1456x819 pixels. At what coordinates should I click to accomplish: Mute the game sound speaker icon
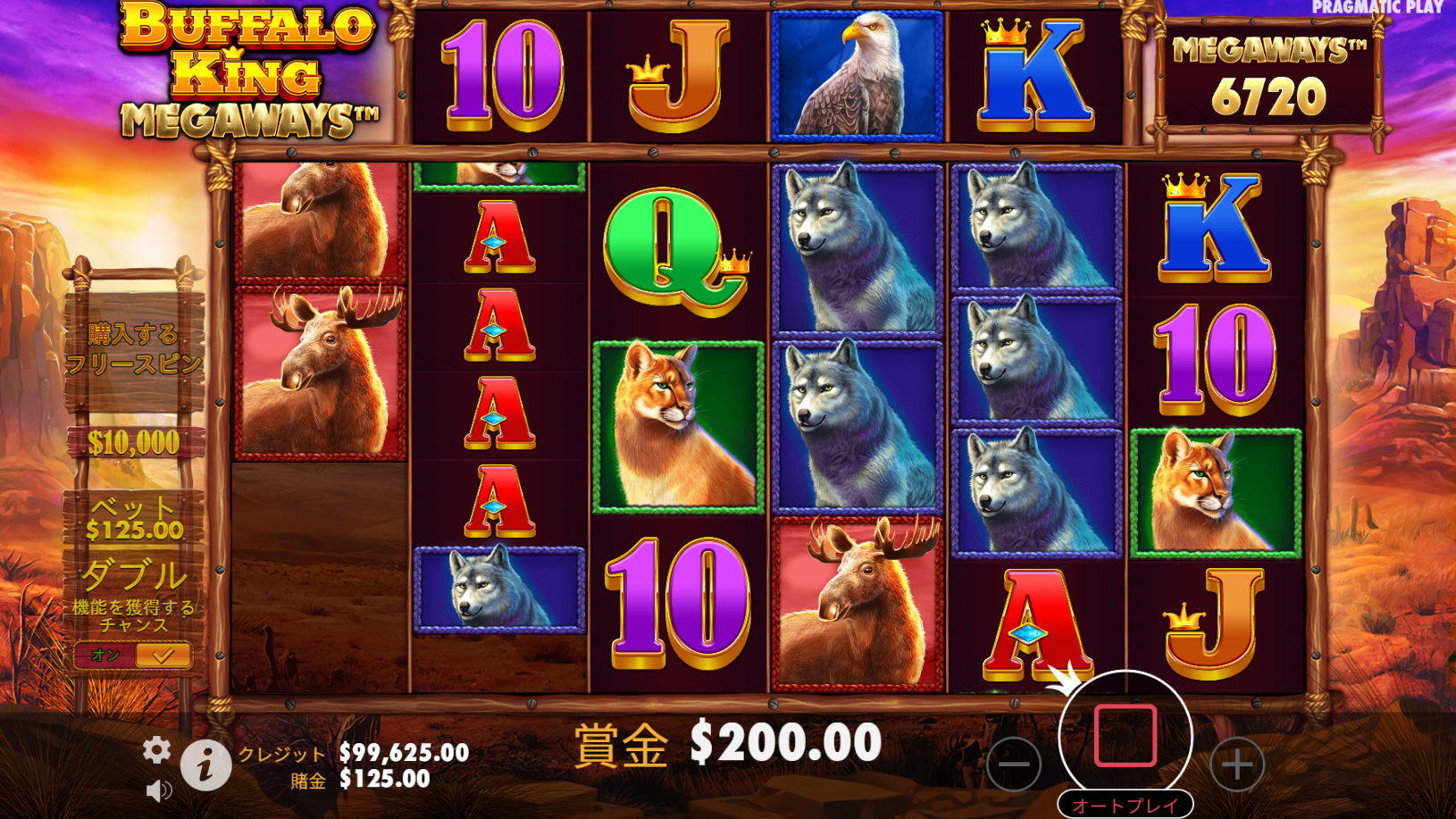158,790
